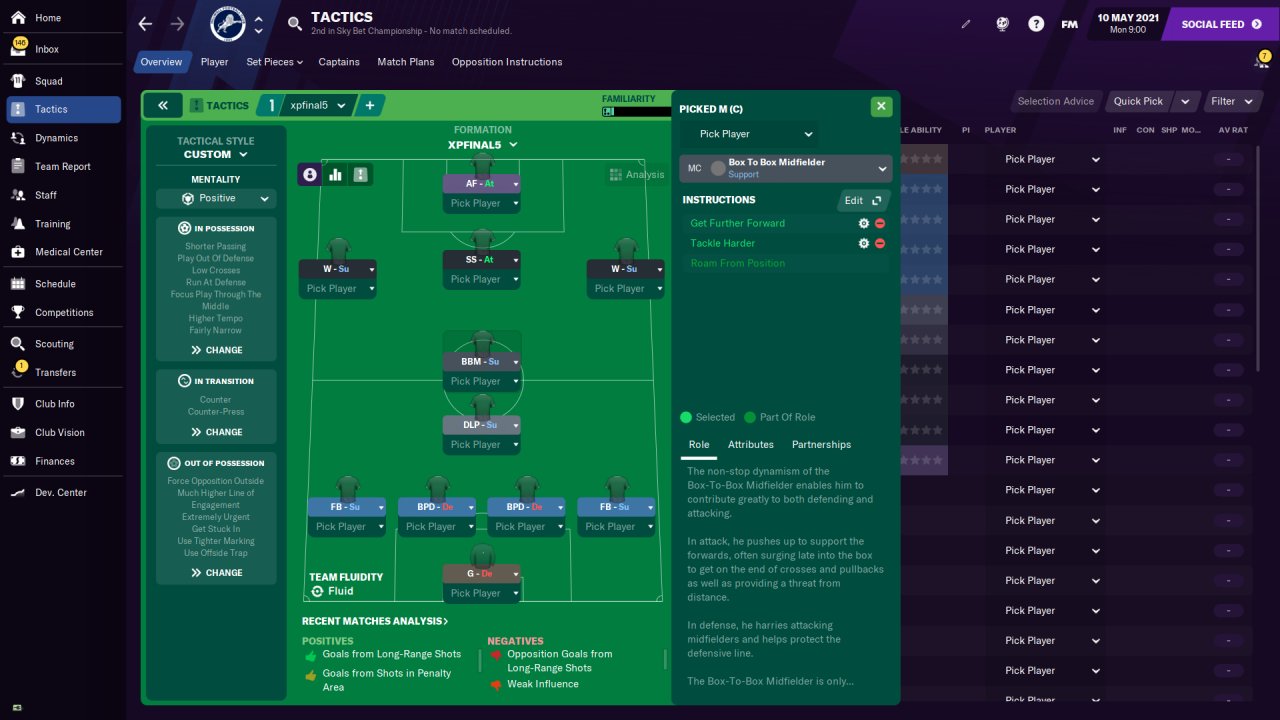This screenshot has width=1280, height=720.
Task: Open the Scouting menu entry
Action: (x=54, y=344)
